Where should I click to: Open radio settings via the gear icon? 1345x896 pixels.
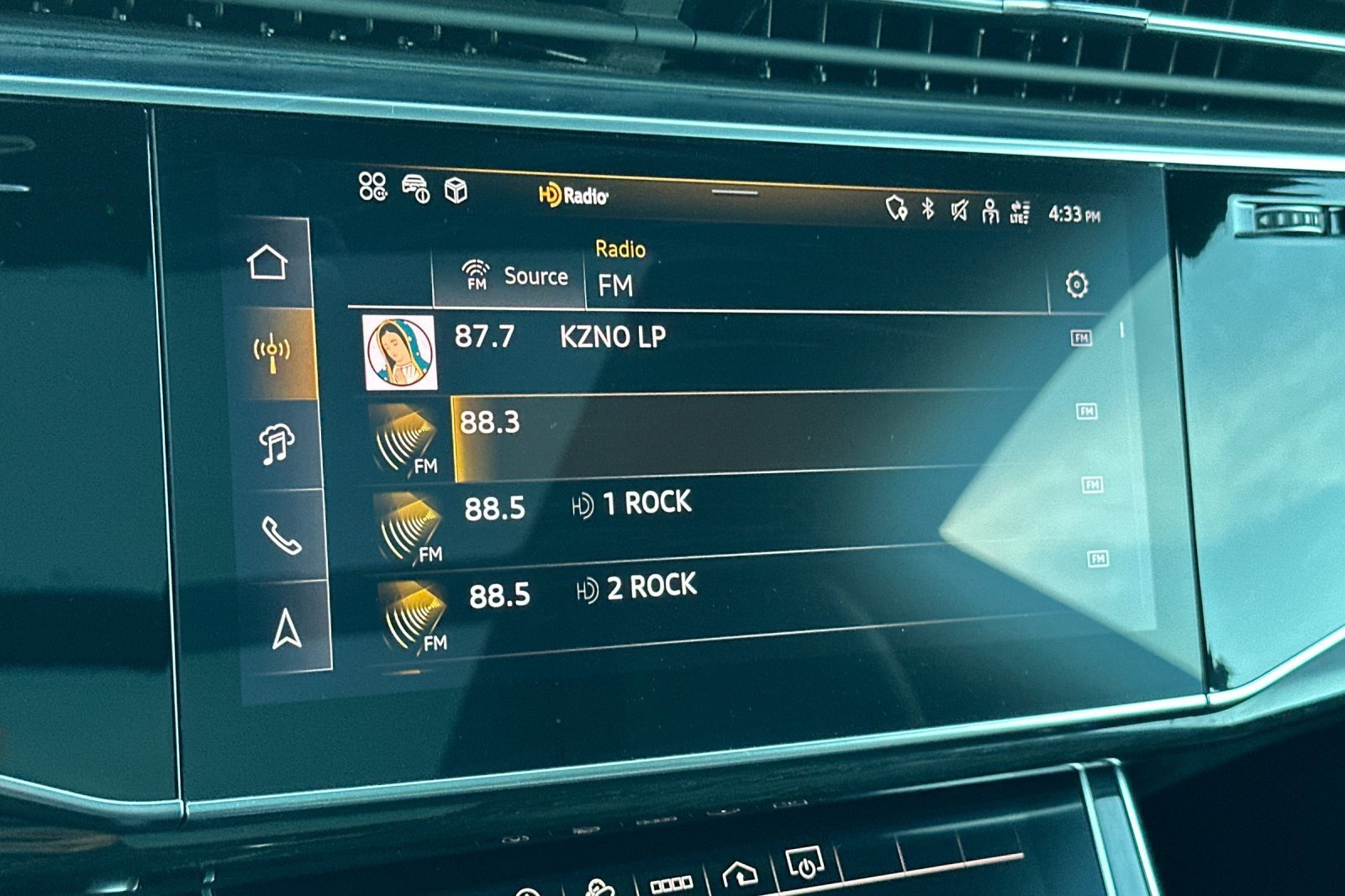click(1076, 287)
